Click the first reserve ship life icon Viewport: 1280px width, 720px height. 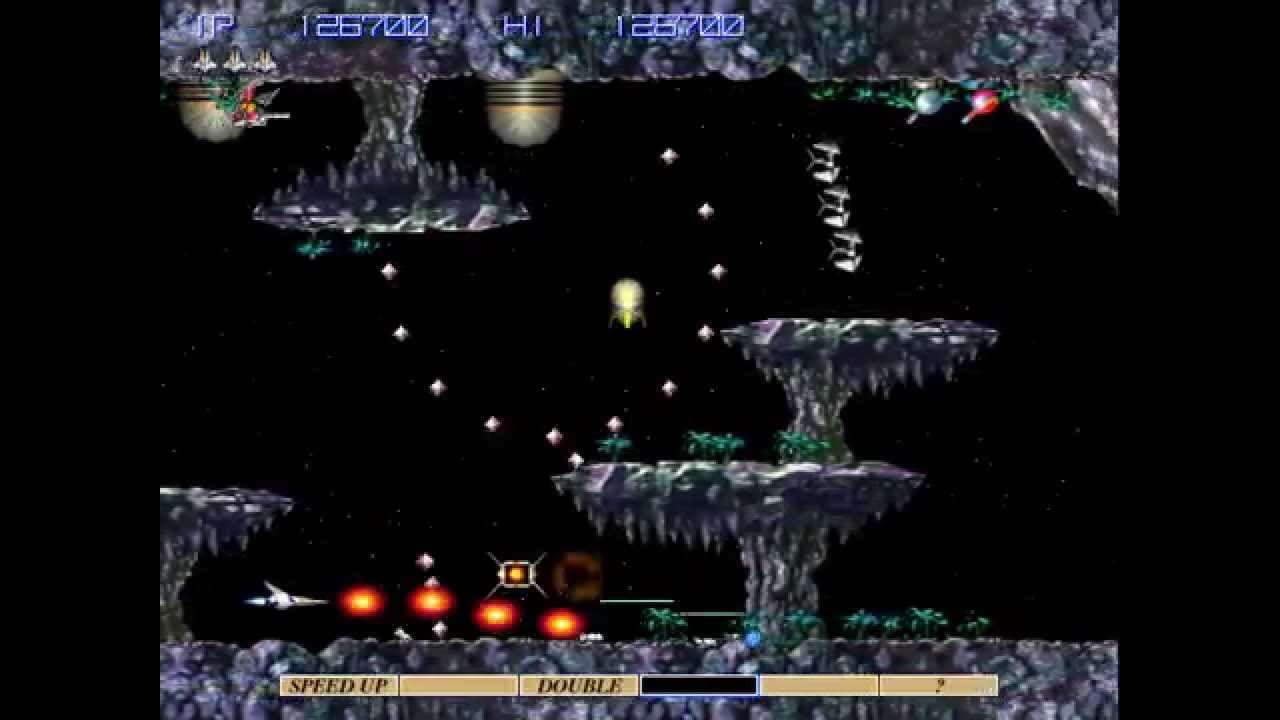point(203,58)
